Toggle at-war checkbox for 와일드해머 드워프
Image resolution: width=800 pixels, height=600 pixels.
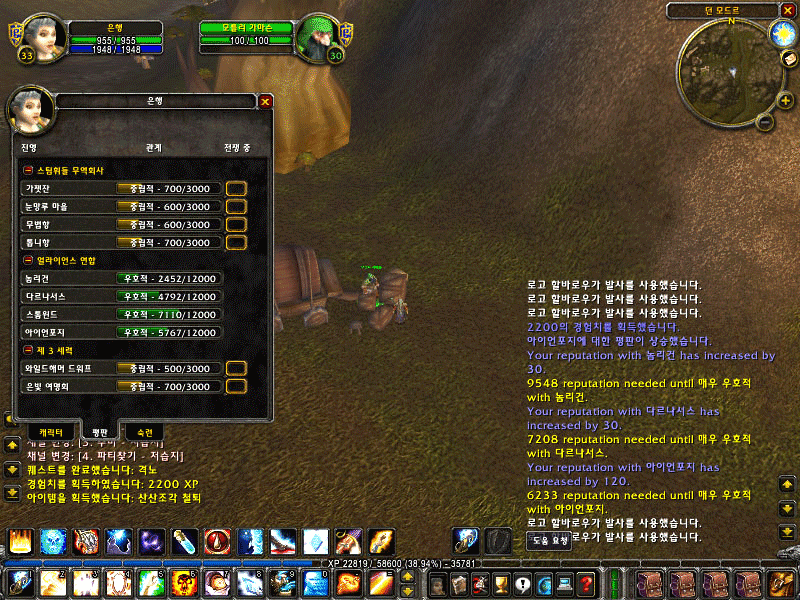pos(236,368)
